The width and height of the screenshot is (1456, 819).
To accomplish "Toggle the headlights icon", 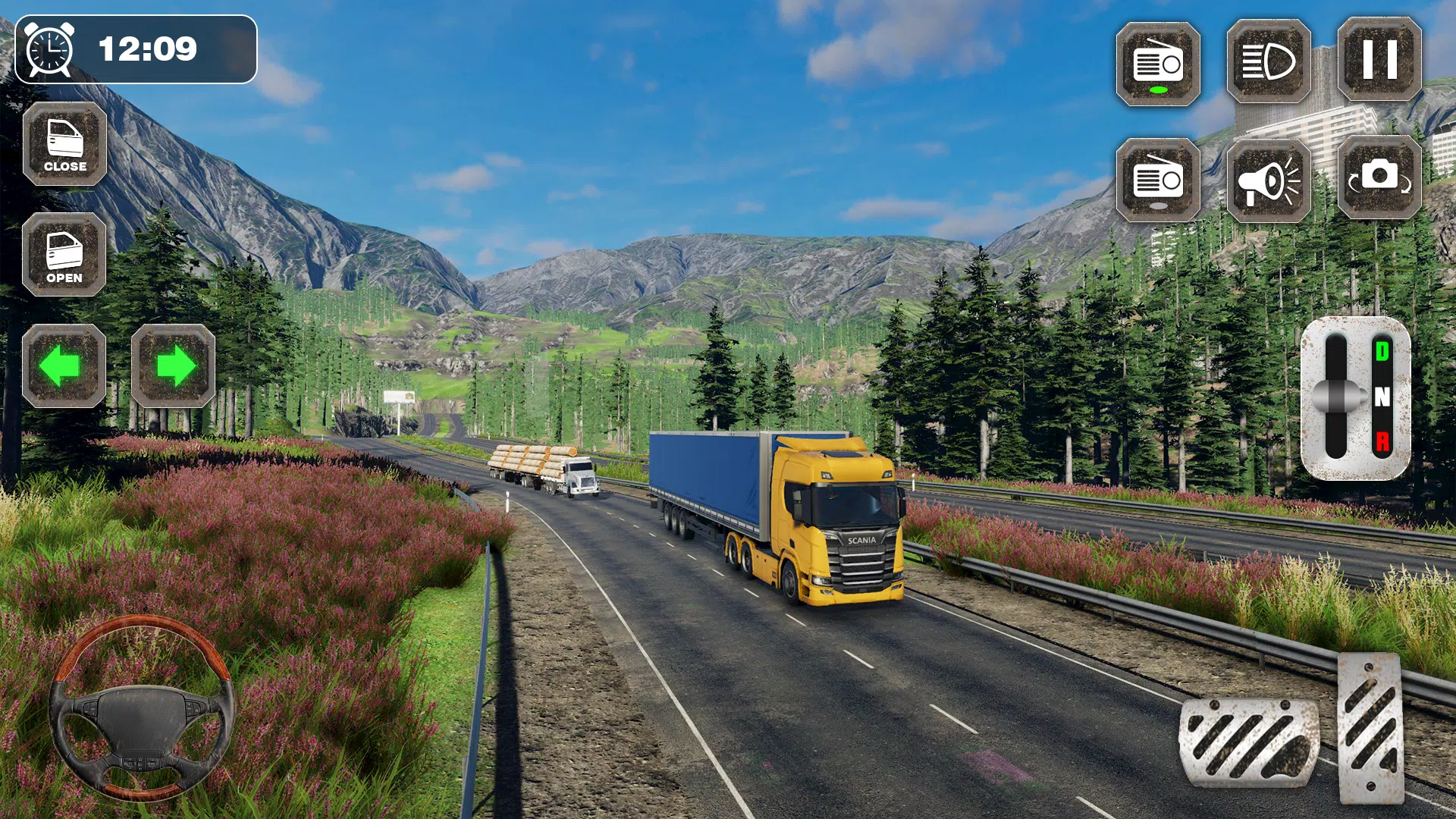I will click(x=1268, y=62).
